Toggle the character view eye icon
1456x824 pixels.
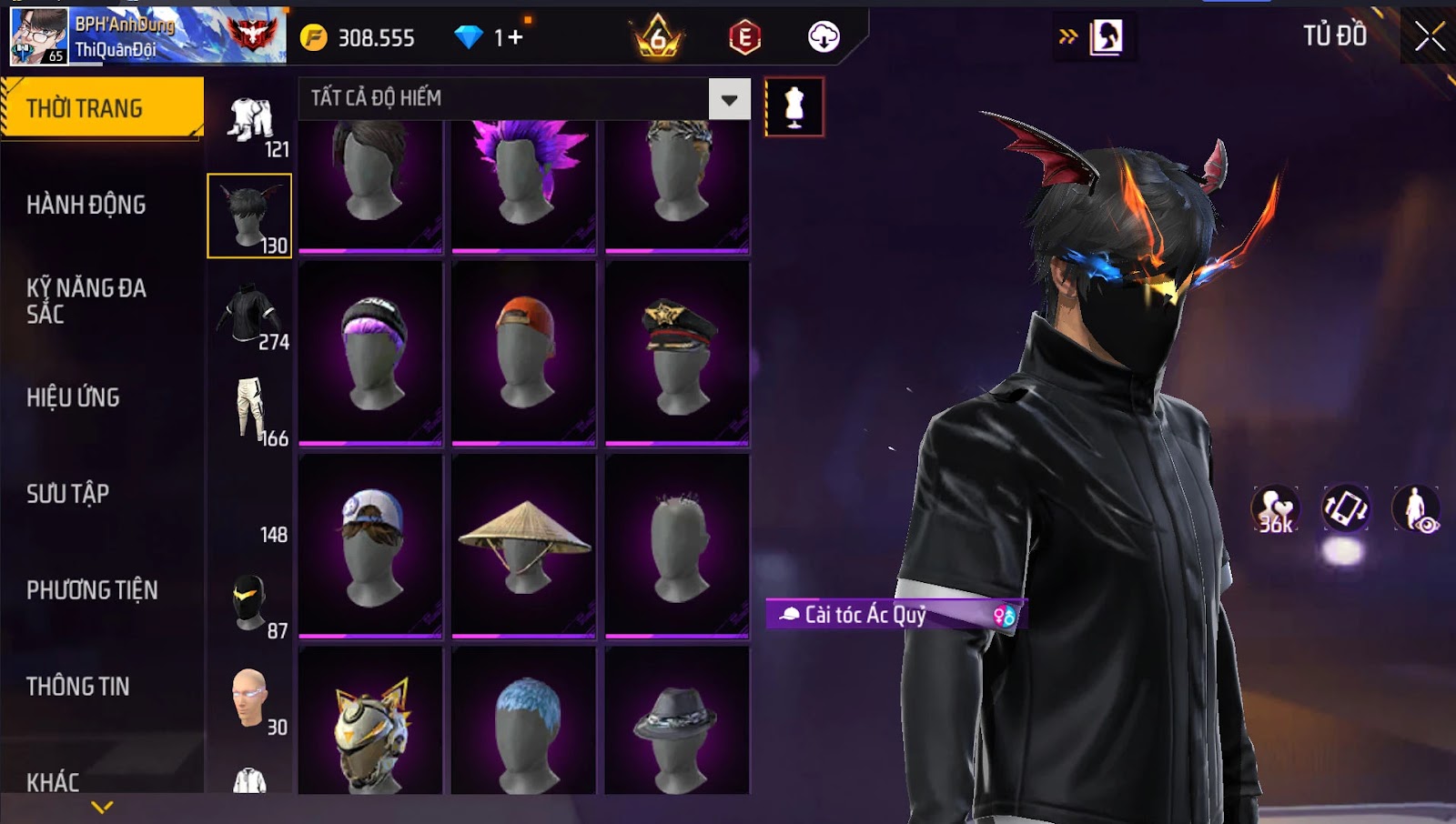click(x=1415, y=508)
